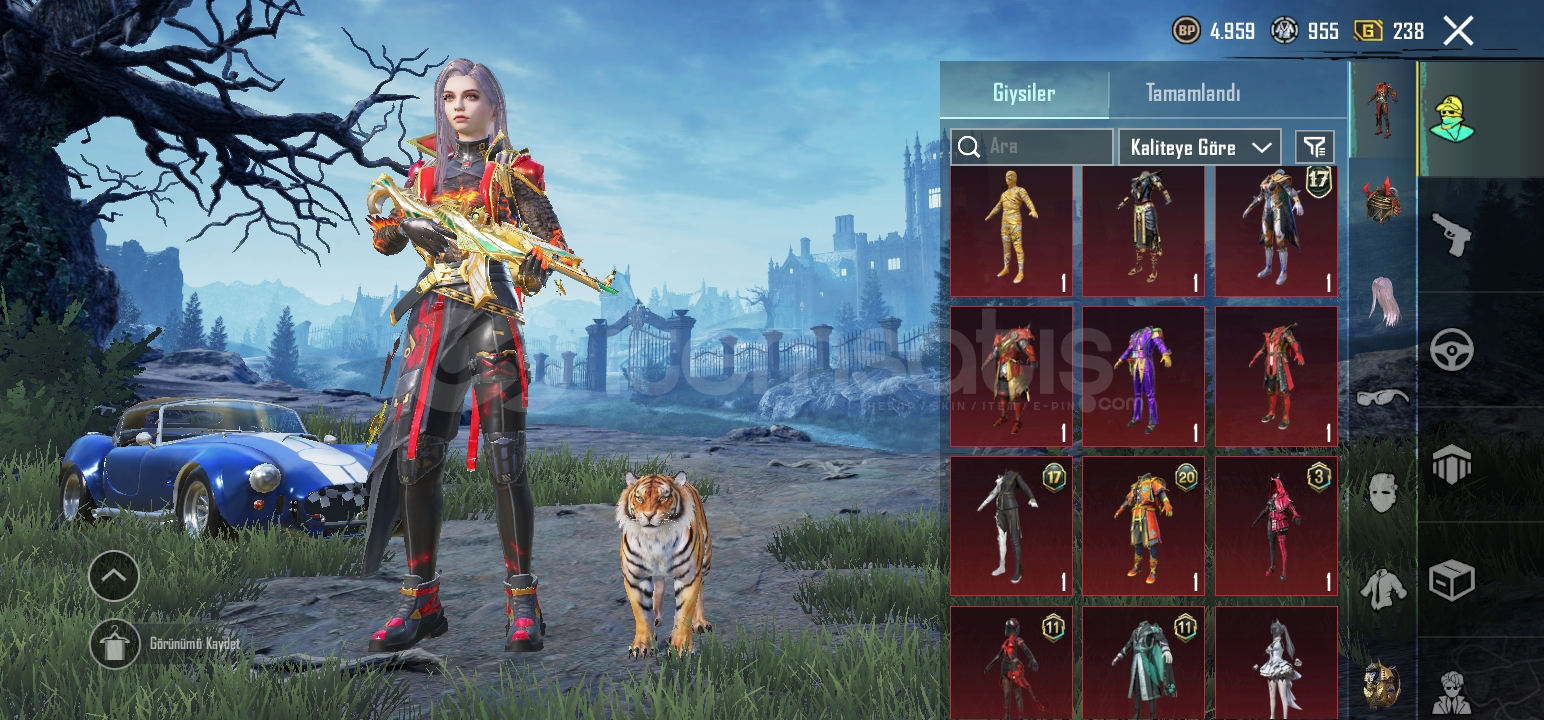The image size is (1544, 720).
Task: Choose the purple joker suit outfit
Action: click(x=1143, y=377)
